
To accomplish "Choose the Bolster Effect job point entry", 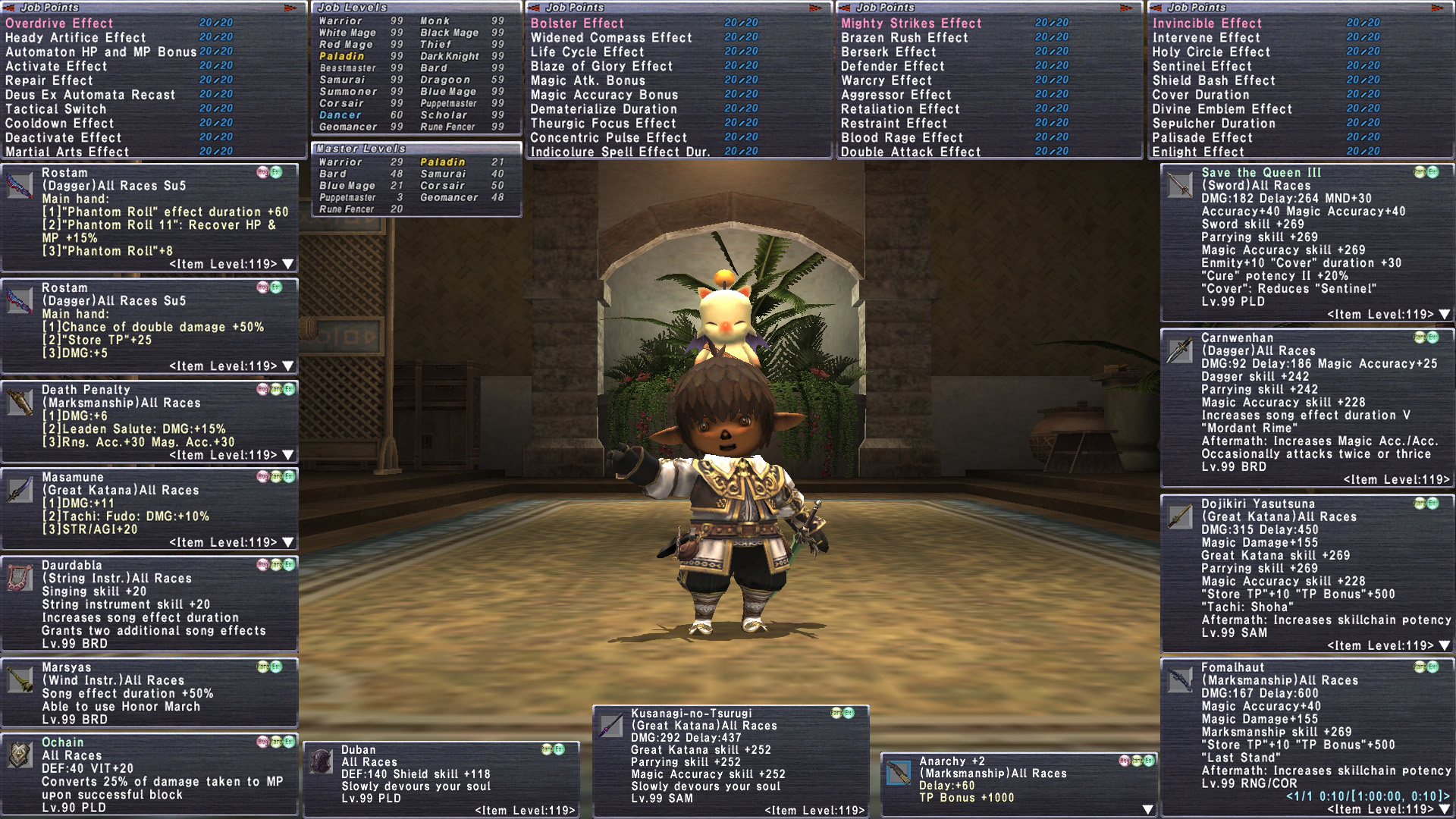I will (577, 24).
